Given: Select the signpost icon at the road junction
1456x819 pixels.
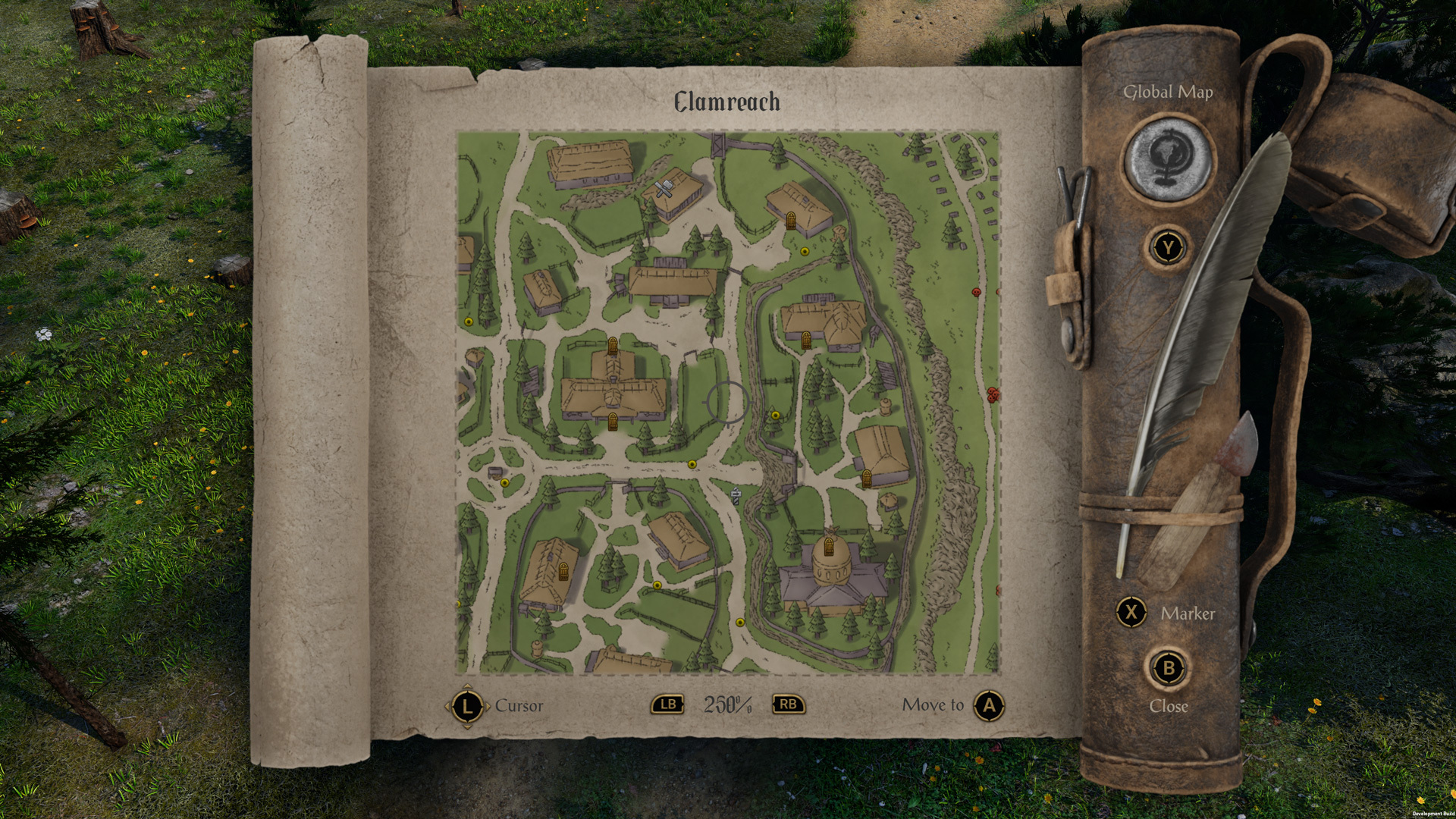Looking at the screenshot, I should (736, 496).
